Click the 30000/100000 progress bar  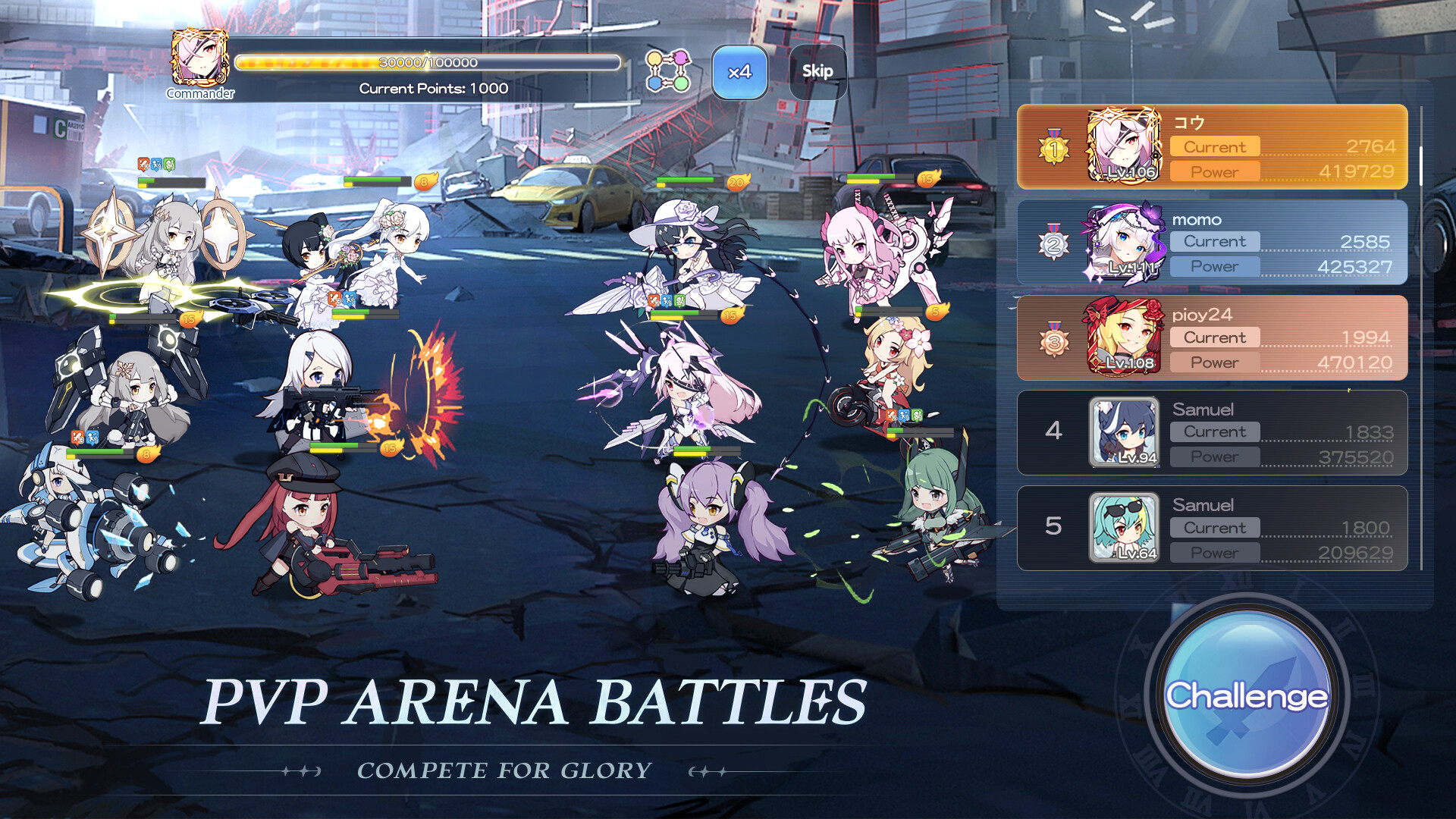pos(427,64)
